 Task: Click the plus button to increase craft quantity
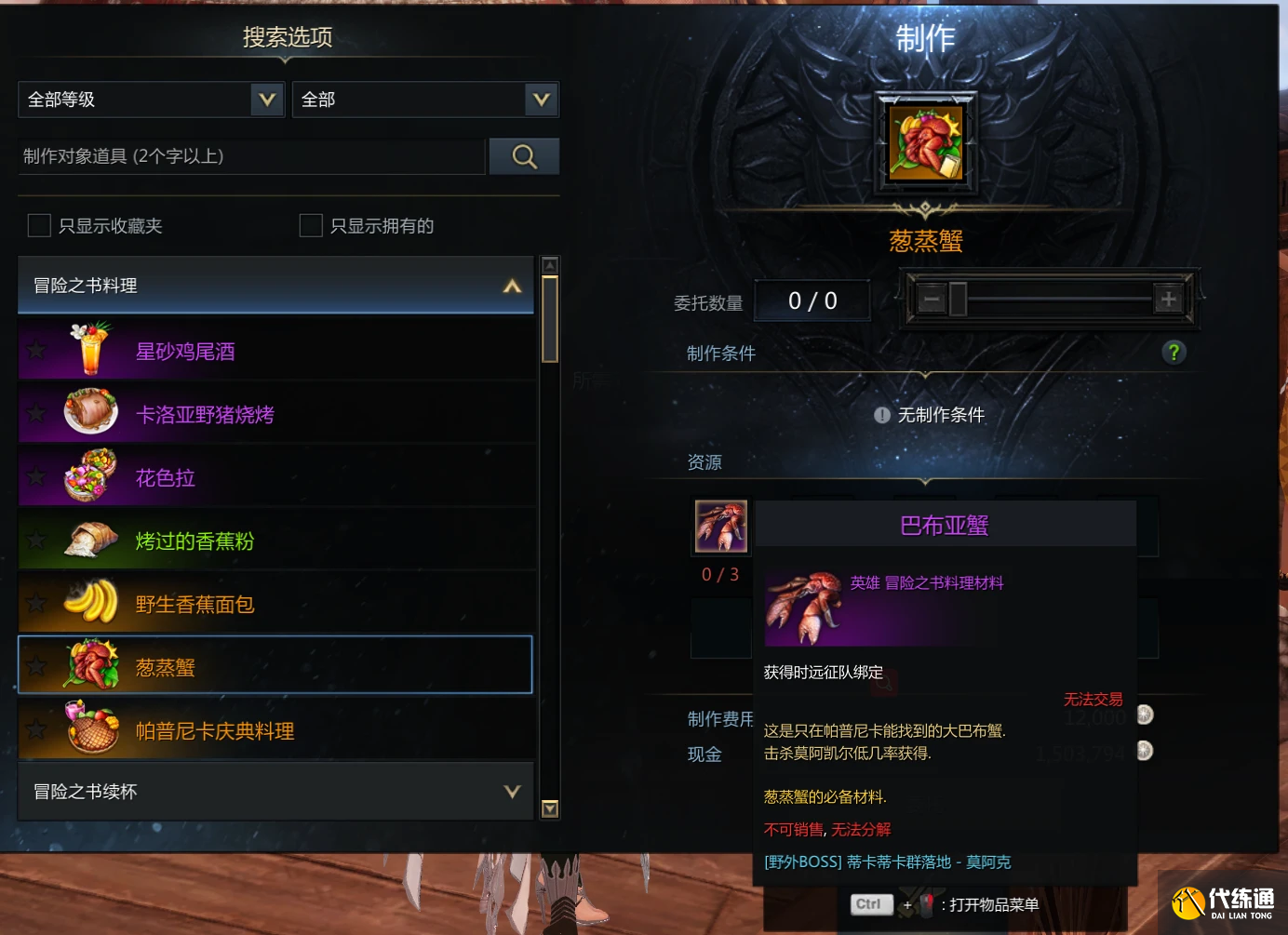[x=1166, y=298]
